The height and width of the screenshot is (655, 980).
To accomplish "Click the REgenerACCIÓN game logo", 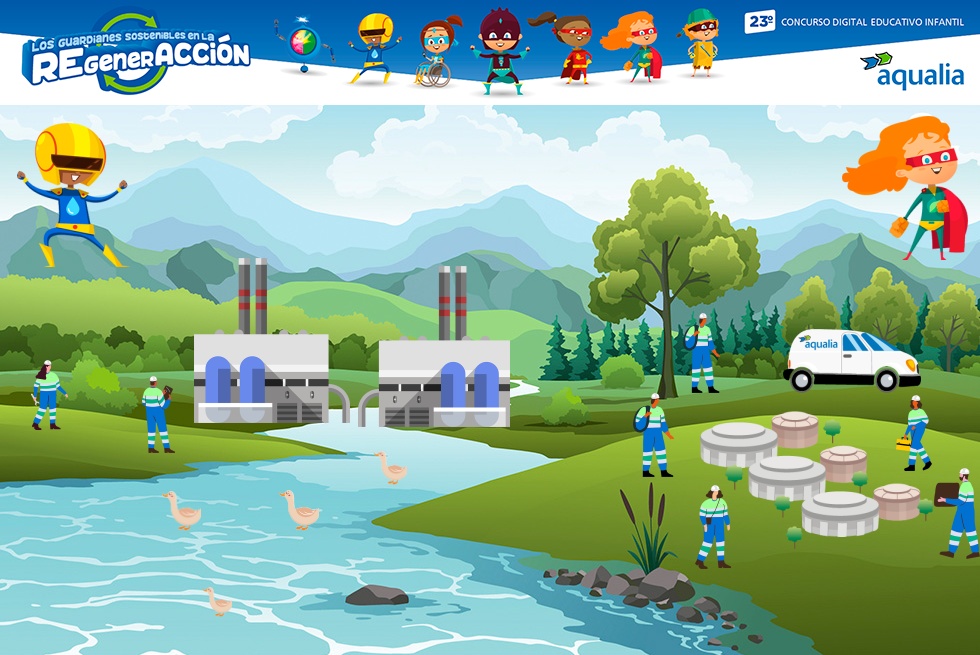I will 136,56.
